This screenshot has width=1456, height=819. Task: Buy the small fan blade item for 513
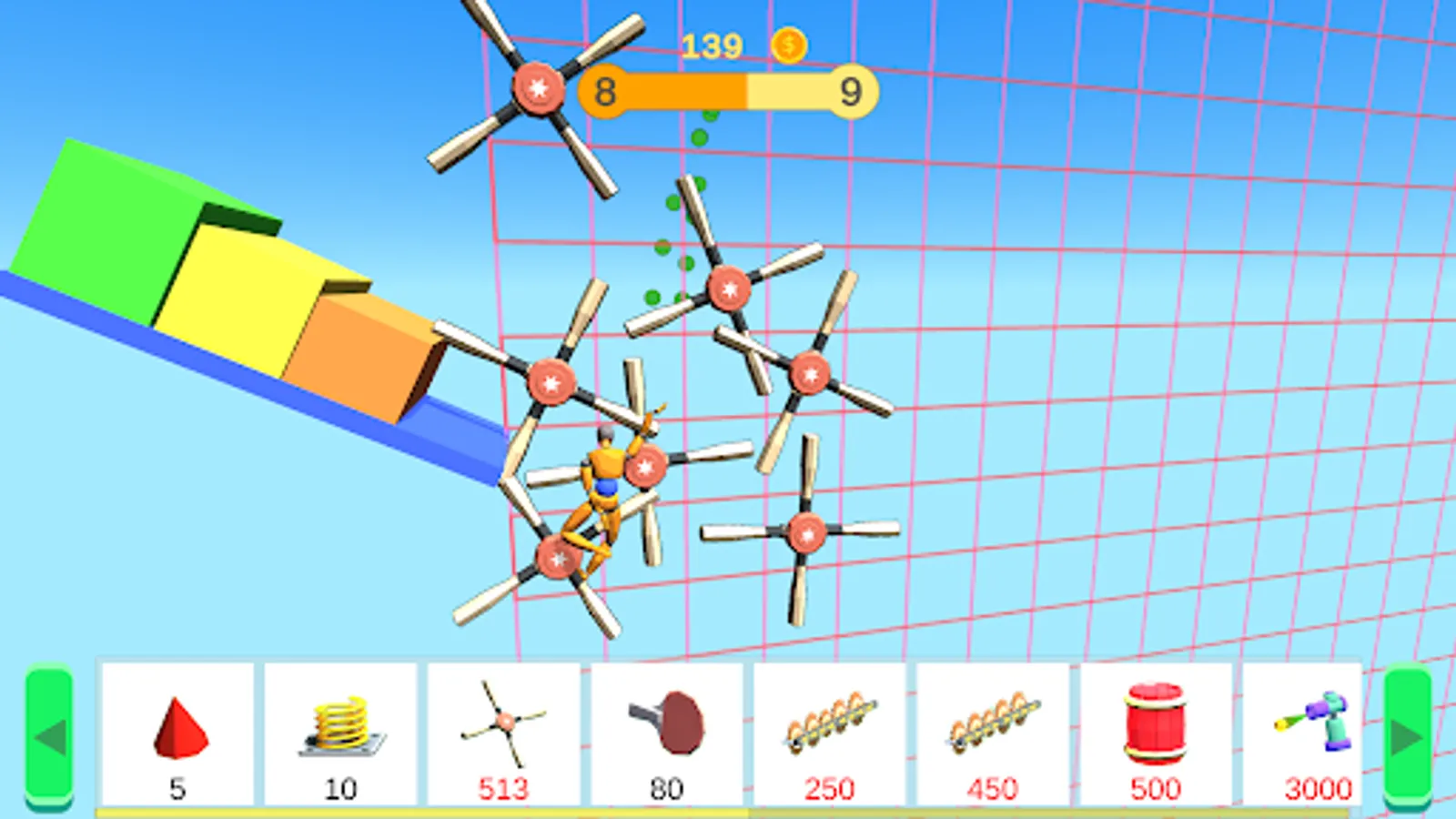(x=504, y=723)
